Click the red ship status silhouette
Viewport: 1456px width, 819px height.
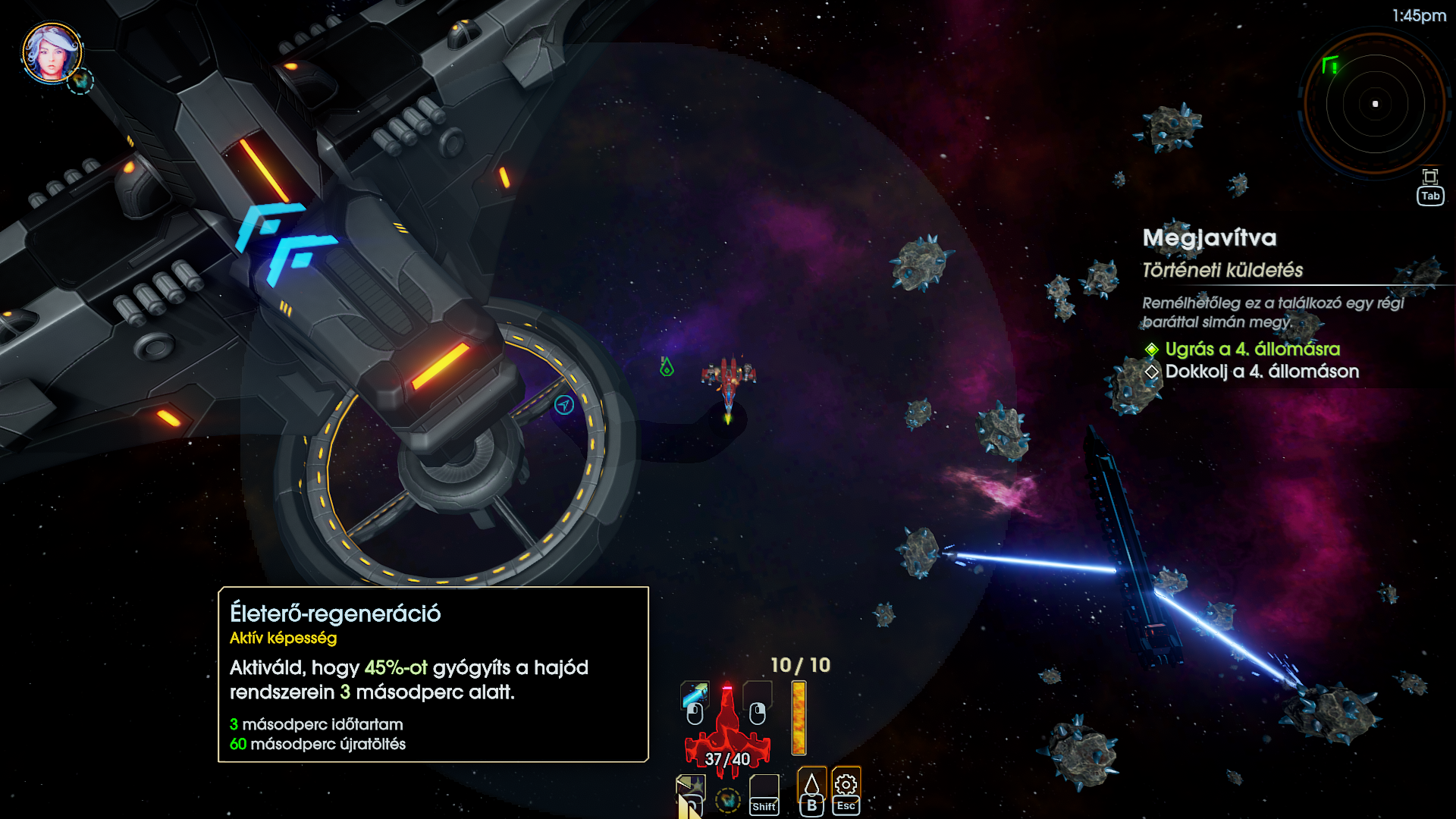(x=727, y=728)
